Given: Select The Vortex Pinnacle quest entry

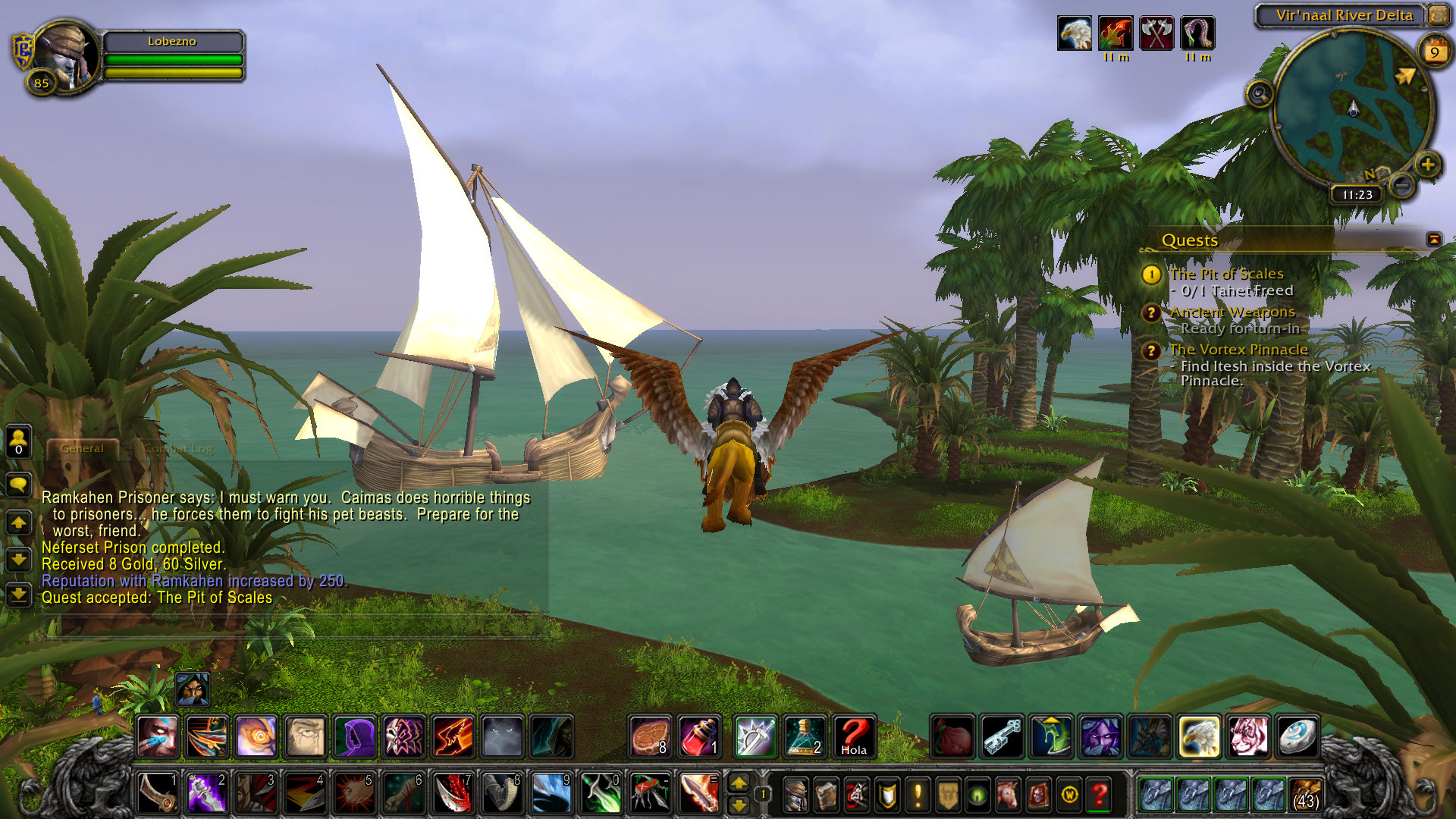Looking at the screenshot, I should click(x=1238, y=350).
